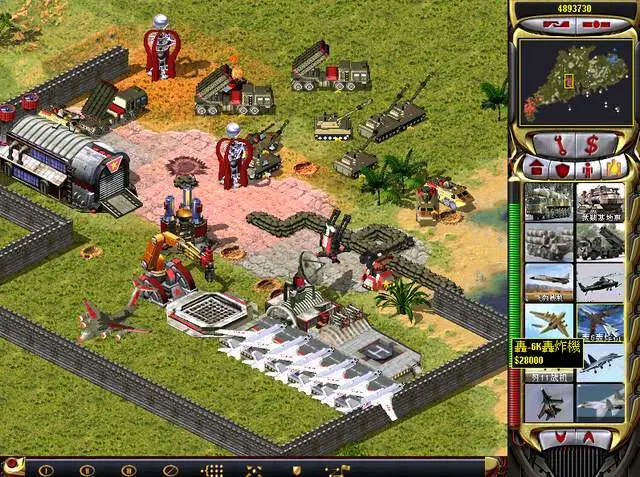640x477 pixels.
Task: Queue the H-6K bomber aircraft
Action: (549, 321)
